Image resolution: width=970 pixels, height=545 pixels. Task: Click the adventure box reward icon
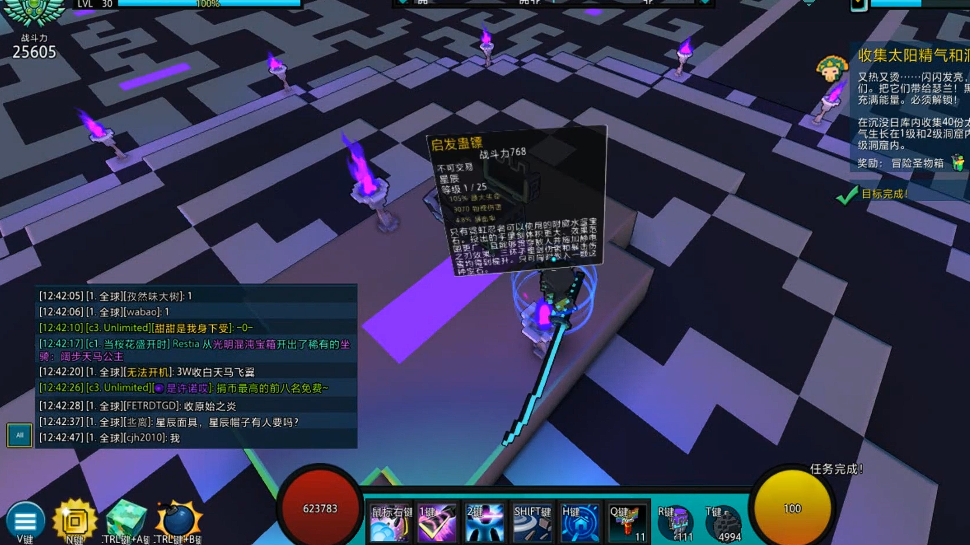958,162
